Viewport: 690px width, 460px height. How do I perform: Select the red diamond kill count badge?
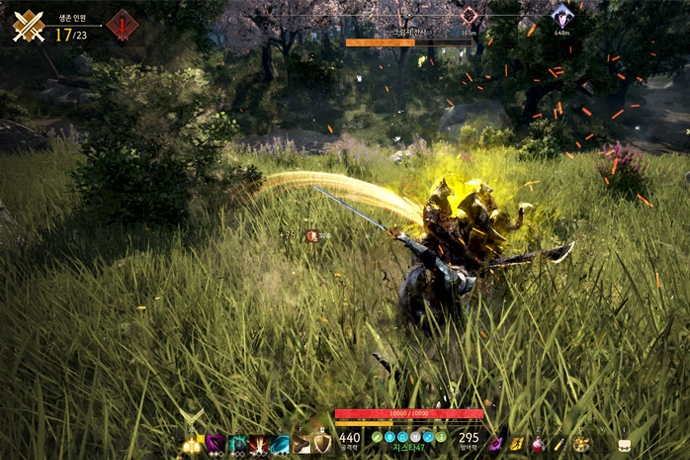(x=122, y=25)
